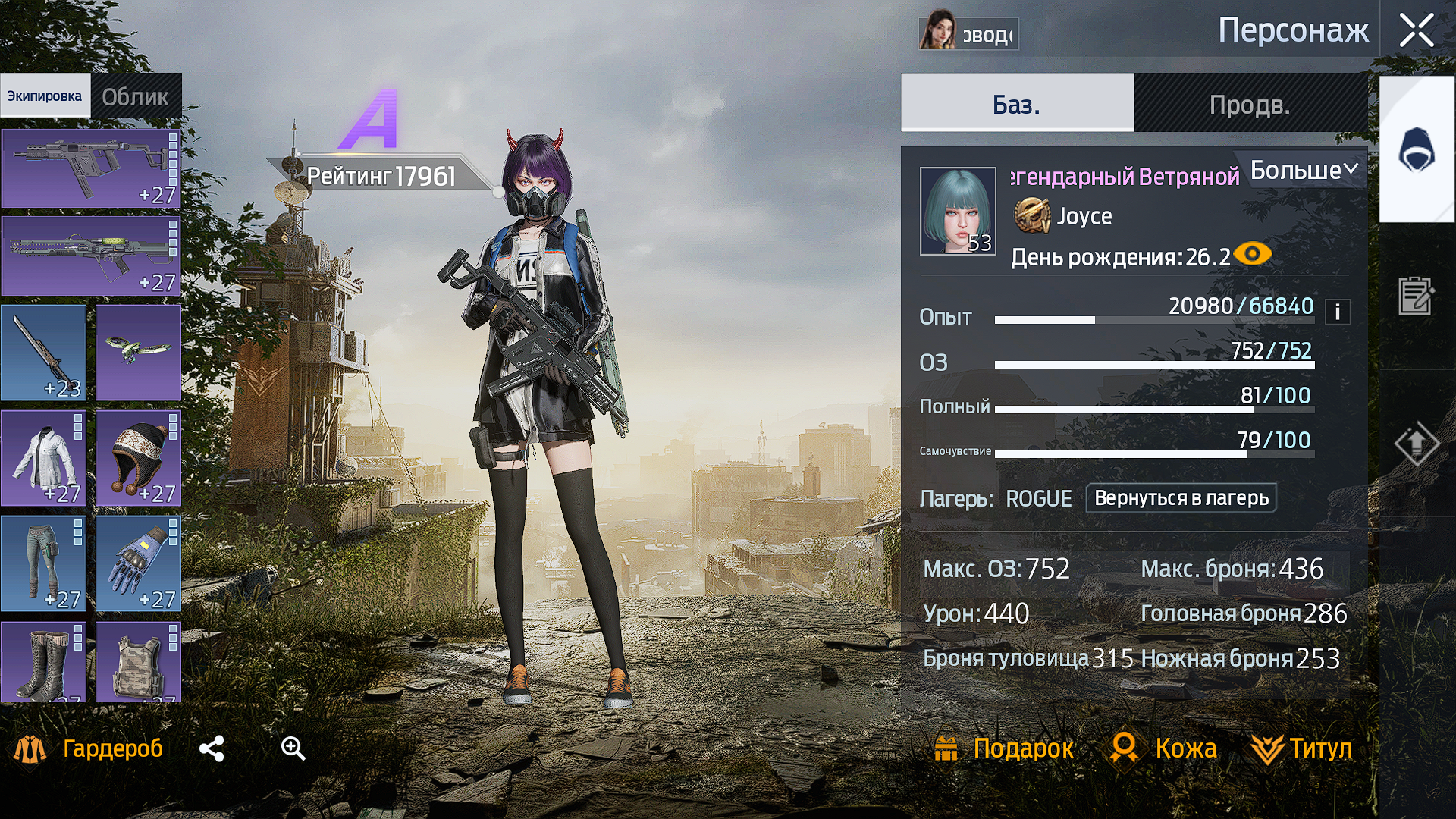Open the Продв. stats tab

tap(1249, 104)
